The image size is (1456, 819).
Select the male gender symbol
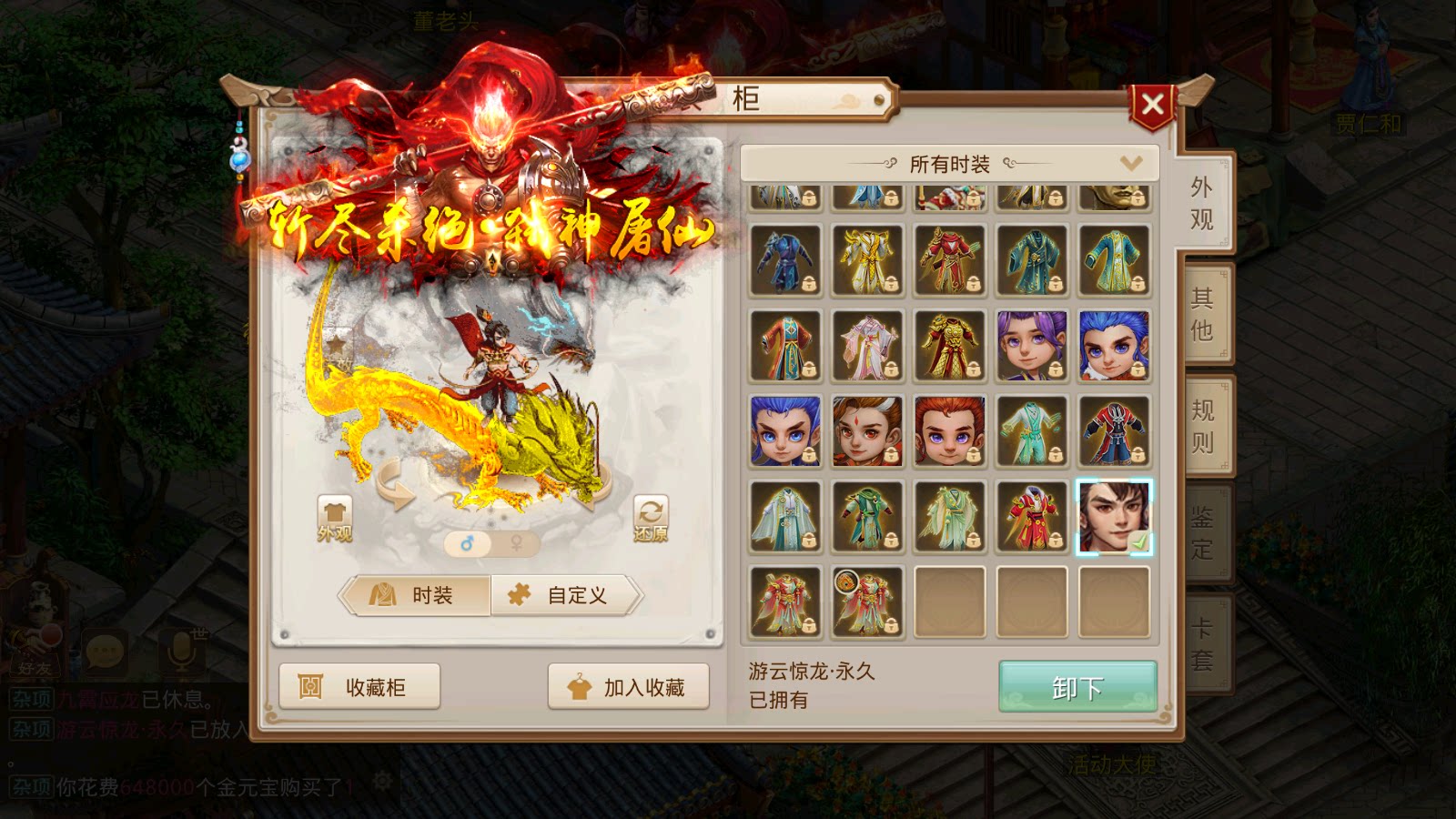click(x=469, y=541)
